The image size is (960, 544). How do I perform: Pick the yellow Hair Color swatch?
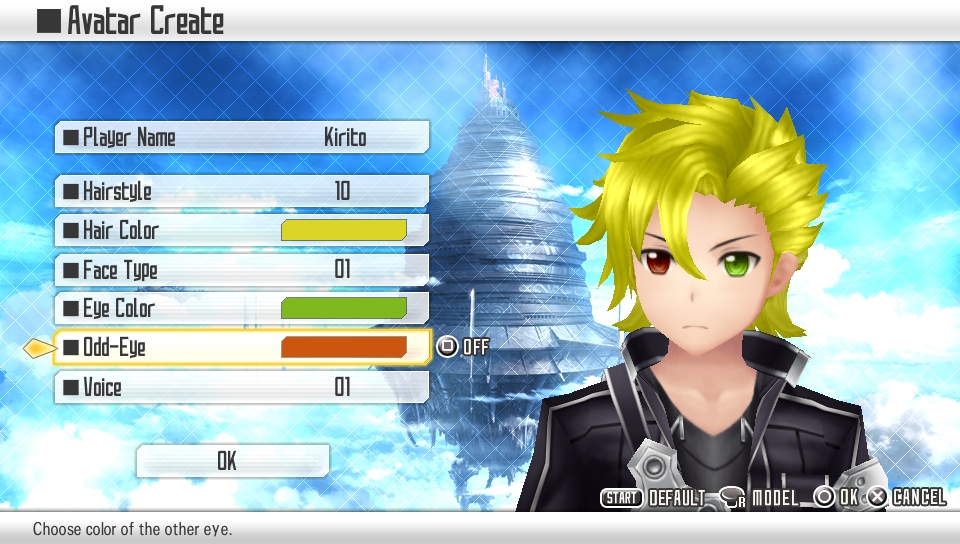343,230
